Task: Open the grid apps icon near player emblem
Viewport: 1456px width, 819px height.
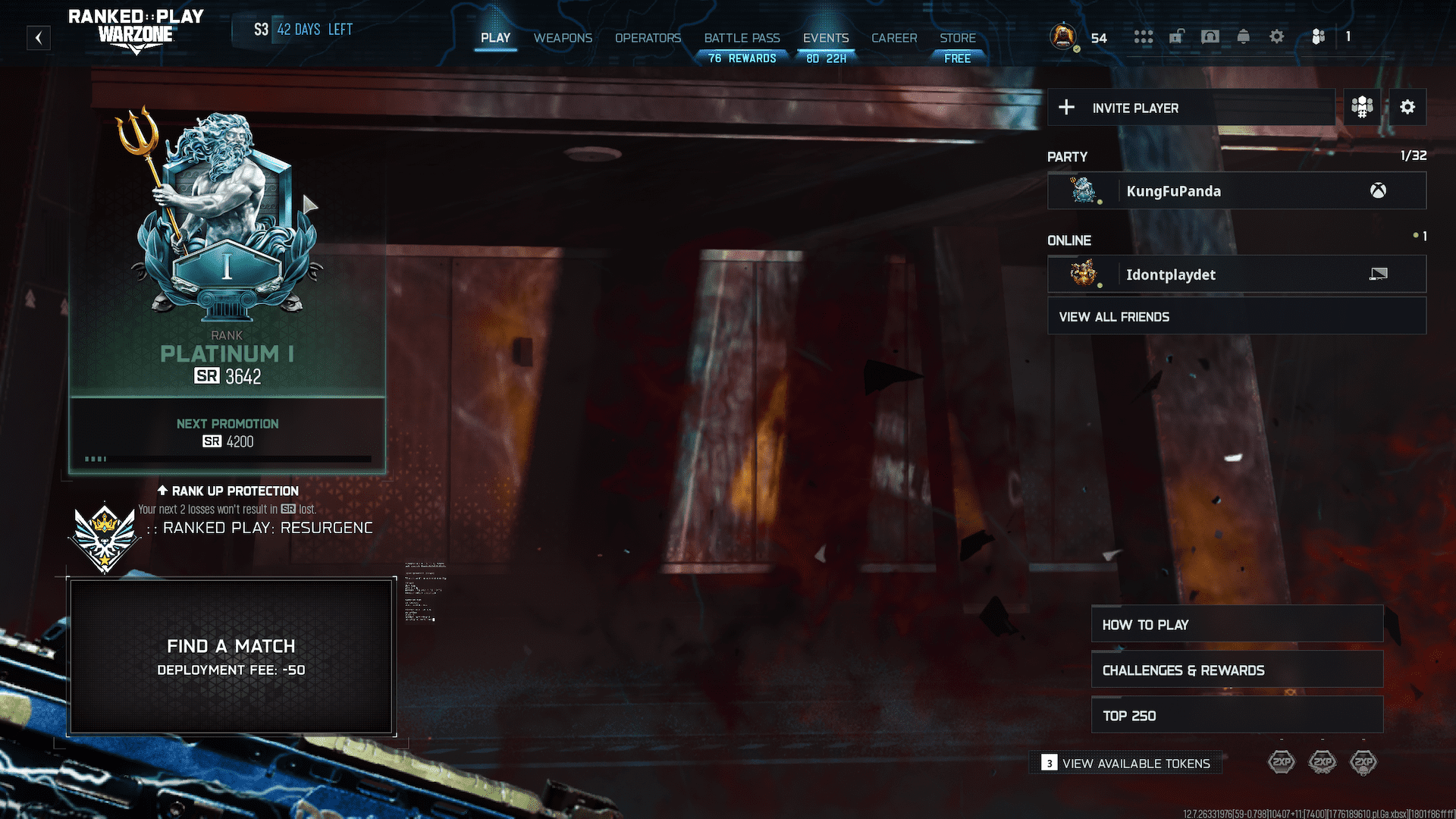Action: [1144, 36]
